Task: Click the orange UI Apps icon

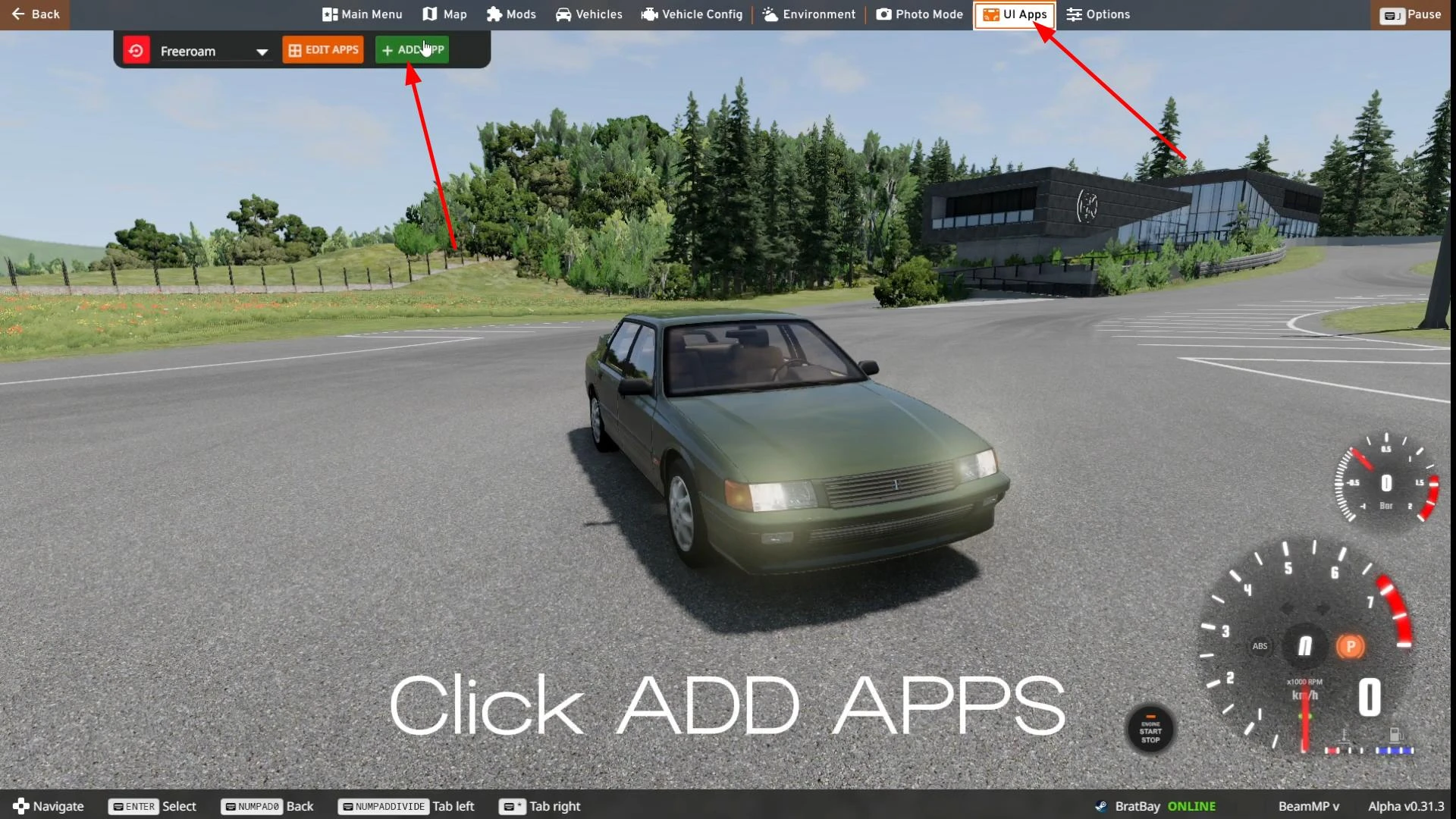Action: (991, 14)
